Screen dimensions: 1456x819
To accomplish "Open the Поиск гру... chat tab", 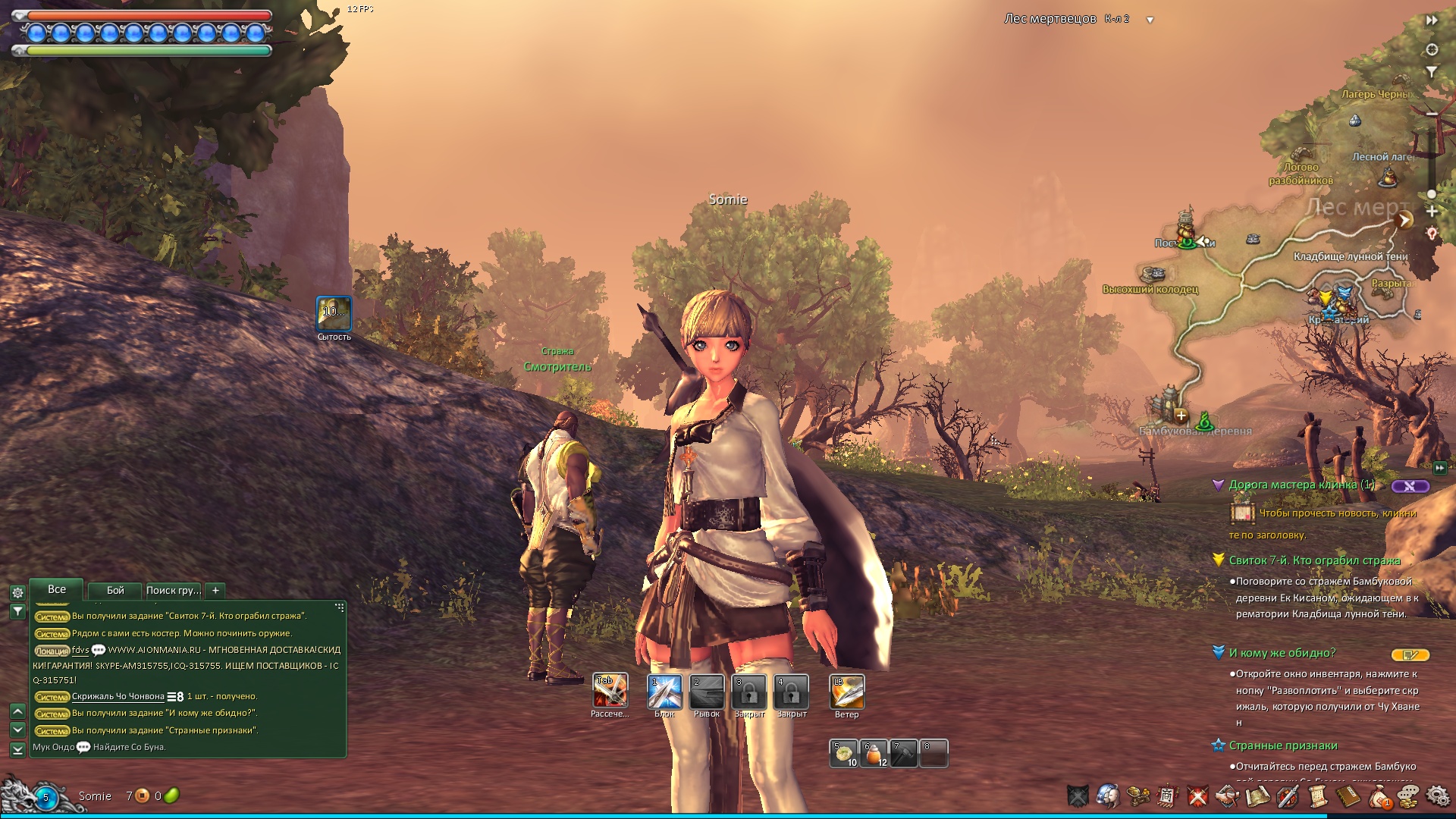I will pos(174,590).
